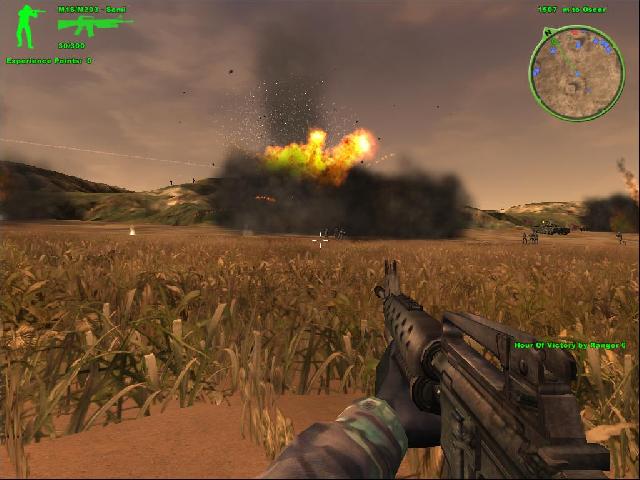Select the green rifle weapon icon
The width and height of the screenshot is (640, 480).
tap(92, 25)
